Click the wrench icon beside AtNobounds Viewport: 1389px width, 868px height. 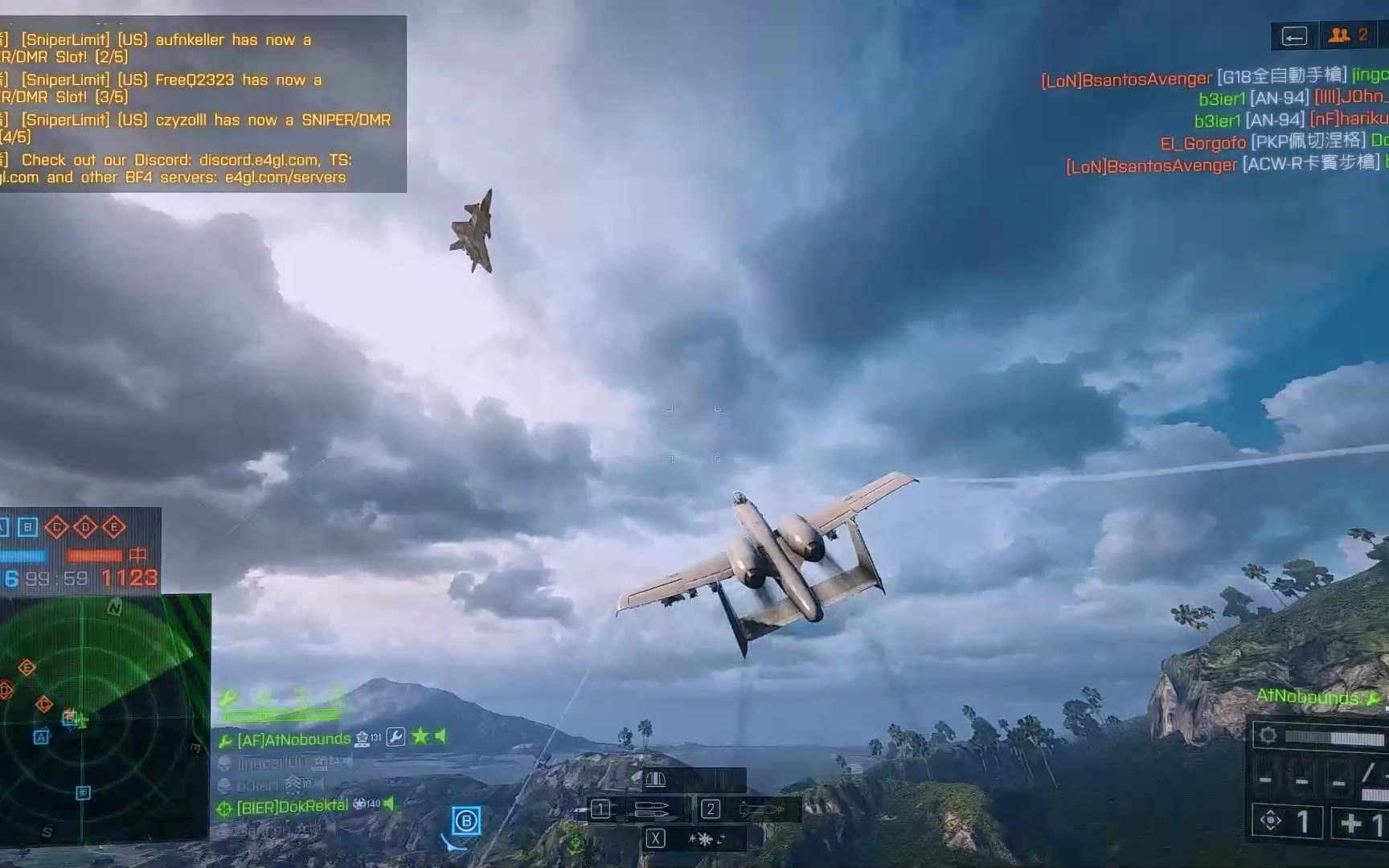(x=395, y=737)
